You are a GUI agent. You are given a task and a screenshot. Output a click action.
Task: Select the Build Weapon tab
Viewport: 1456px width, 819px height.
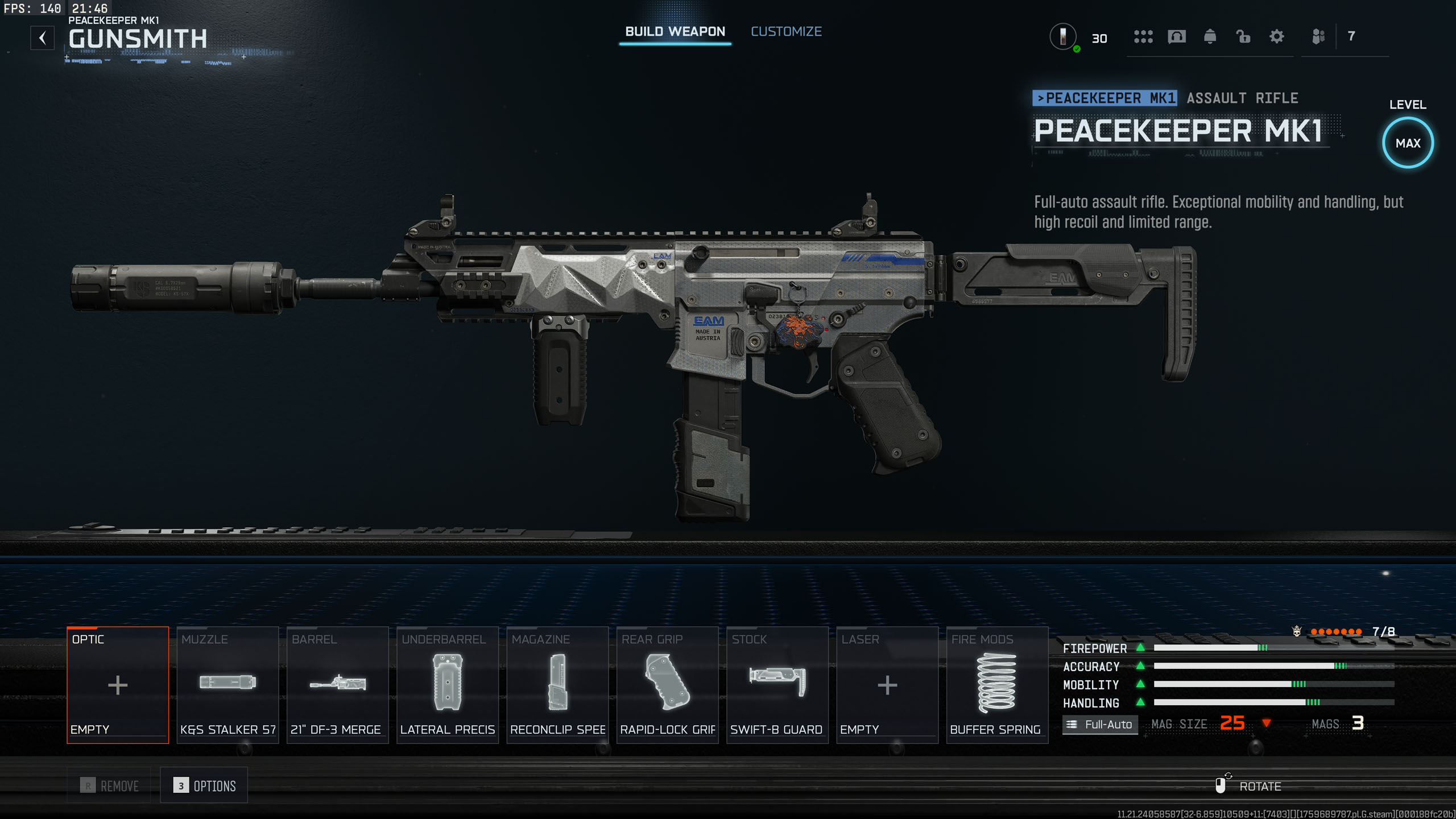[675, 32]
